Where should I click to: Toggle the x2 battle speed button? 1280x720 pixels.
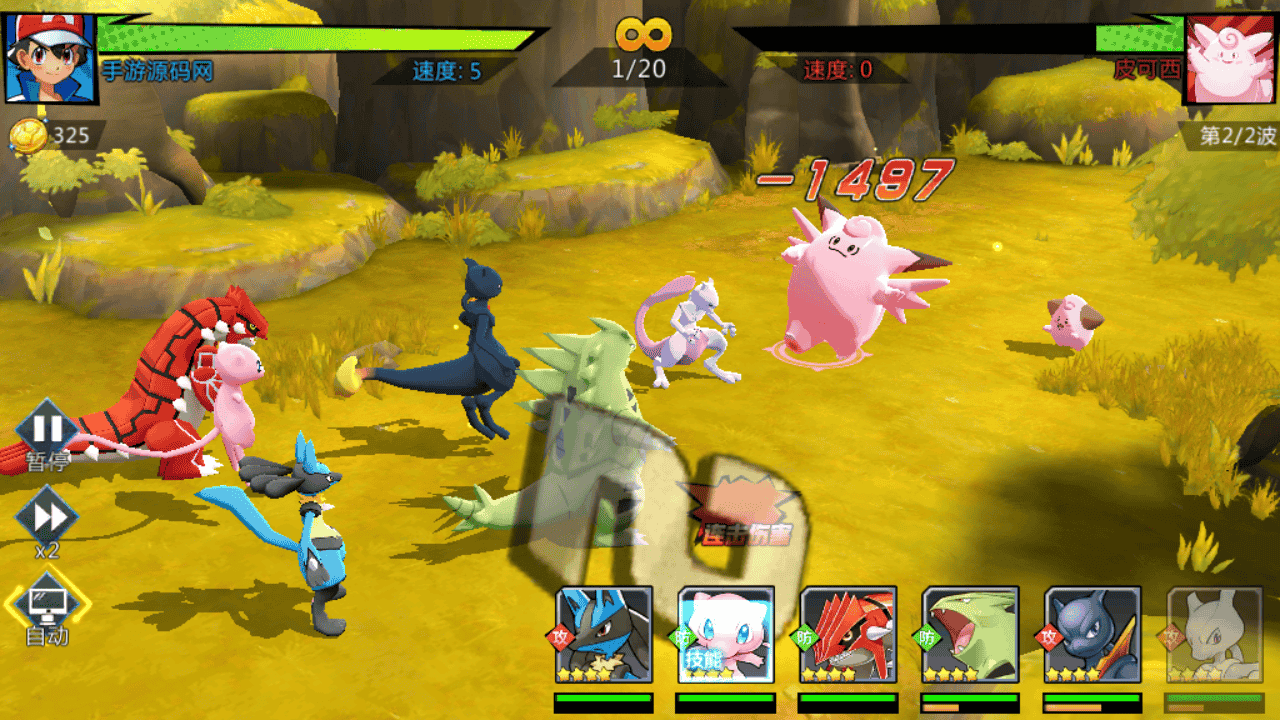tap(46, 517)
